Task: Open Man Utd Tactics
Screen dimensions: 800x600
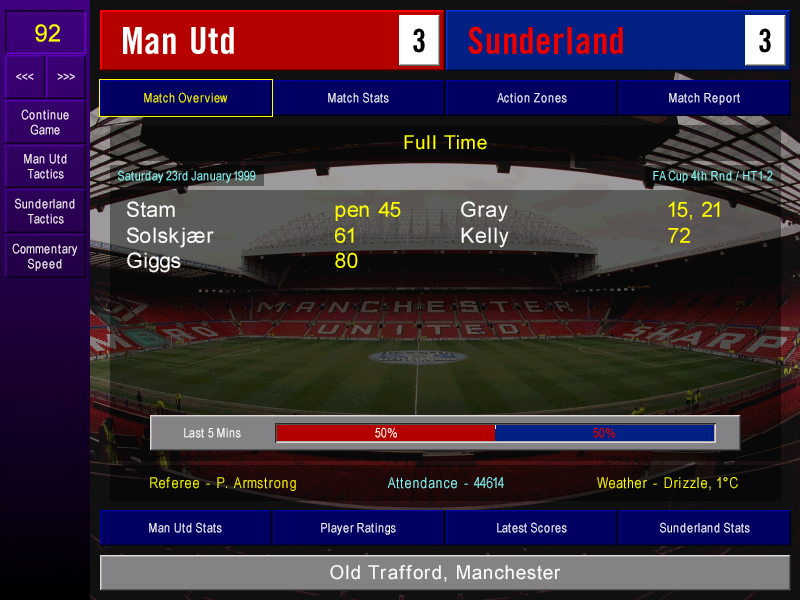Action: [45, 166]
